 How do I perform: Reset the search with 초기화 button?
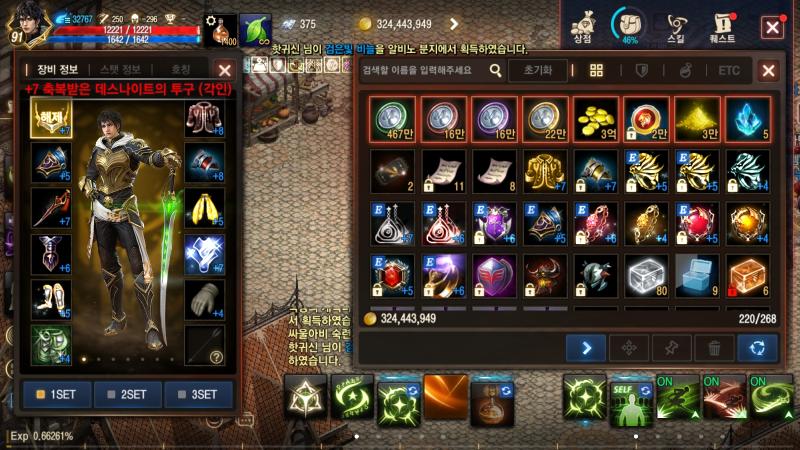(x=538, y=71)
